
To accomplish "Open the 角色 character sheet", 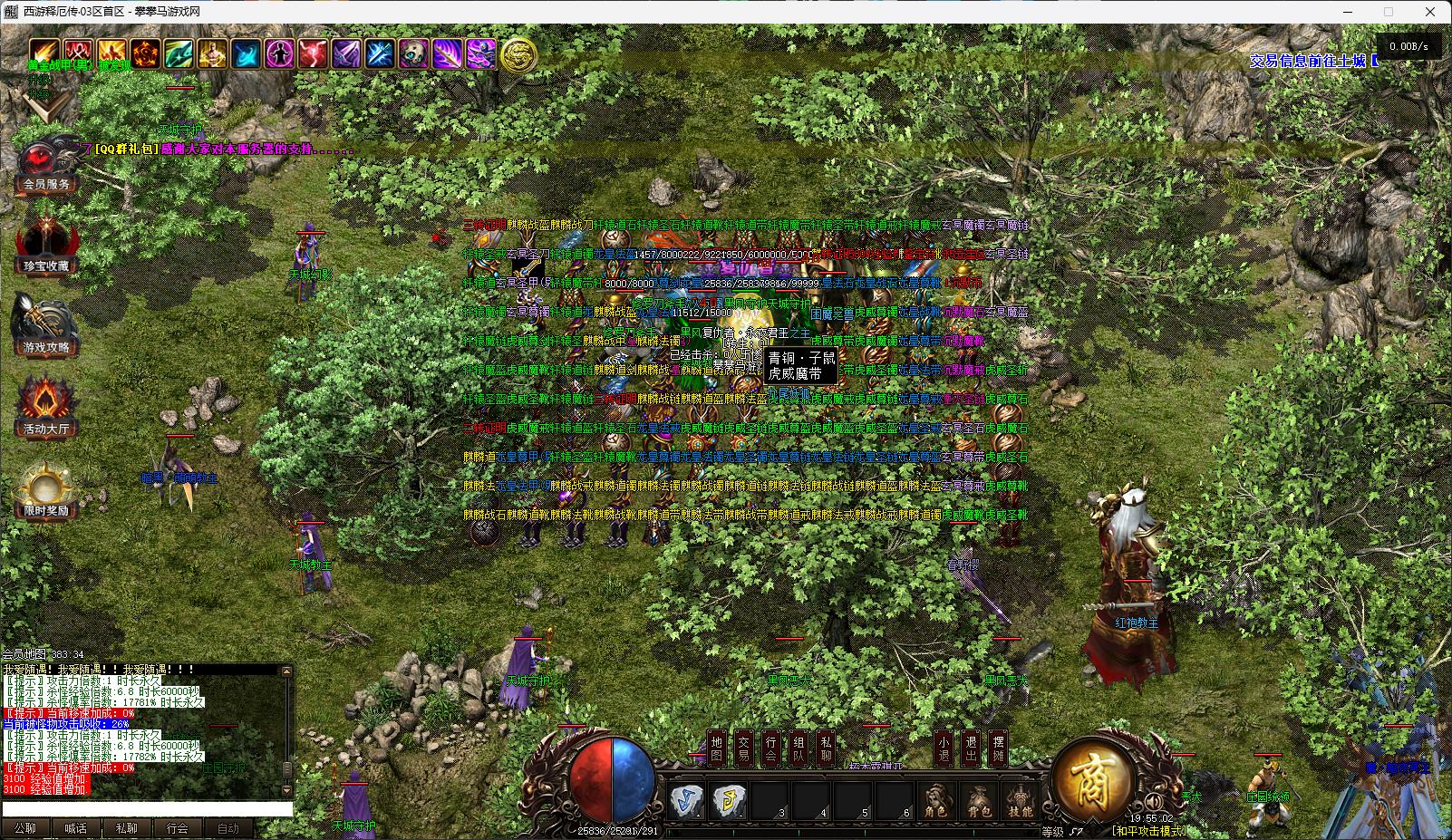I will (x=936, y=803).
